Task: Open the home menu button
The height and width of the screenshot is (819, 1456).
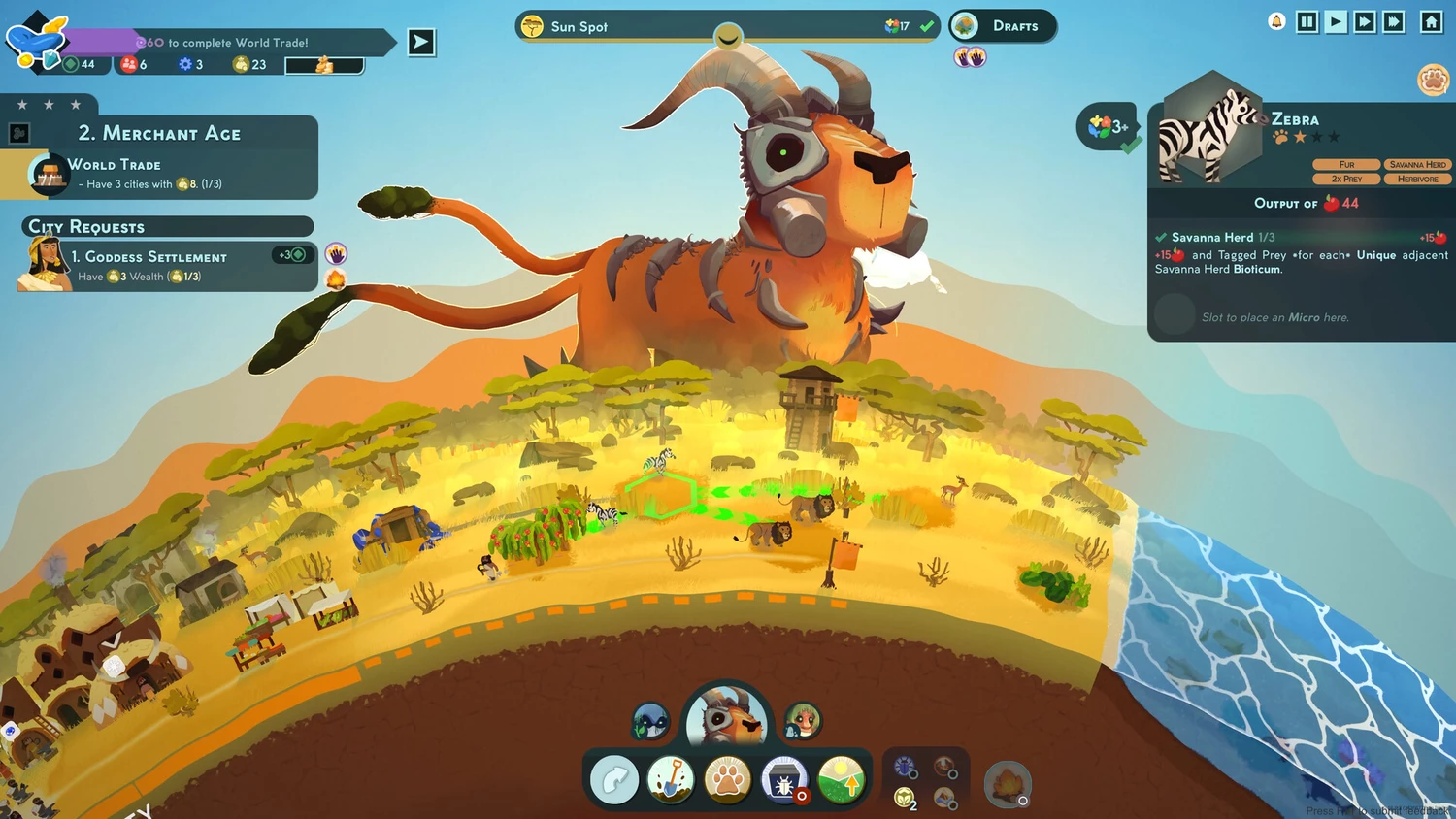Action: pos(1432,22)
